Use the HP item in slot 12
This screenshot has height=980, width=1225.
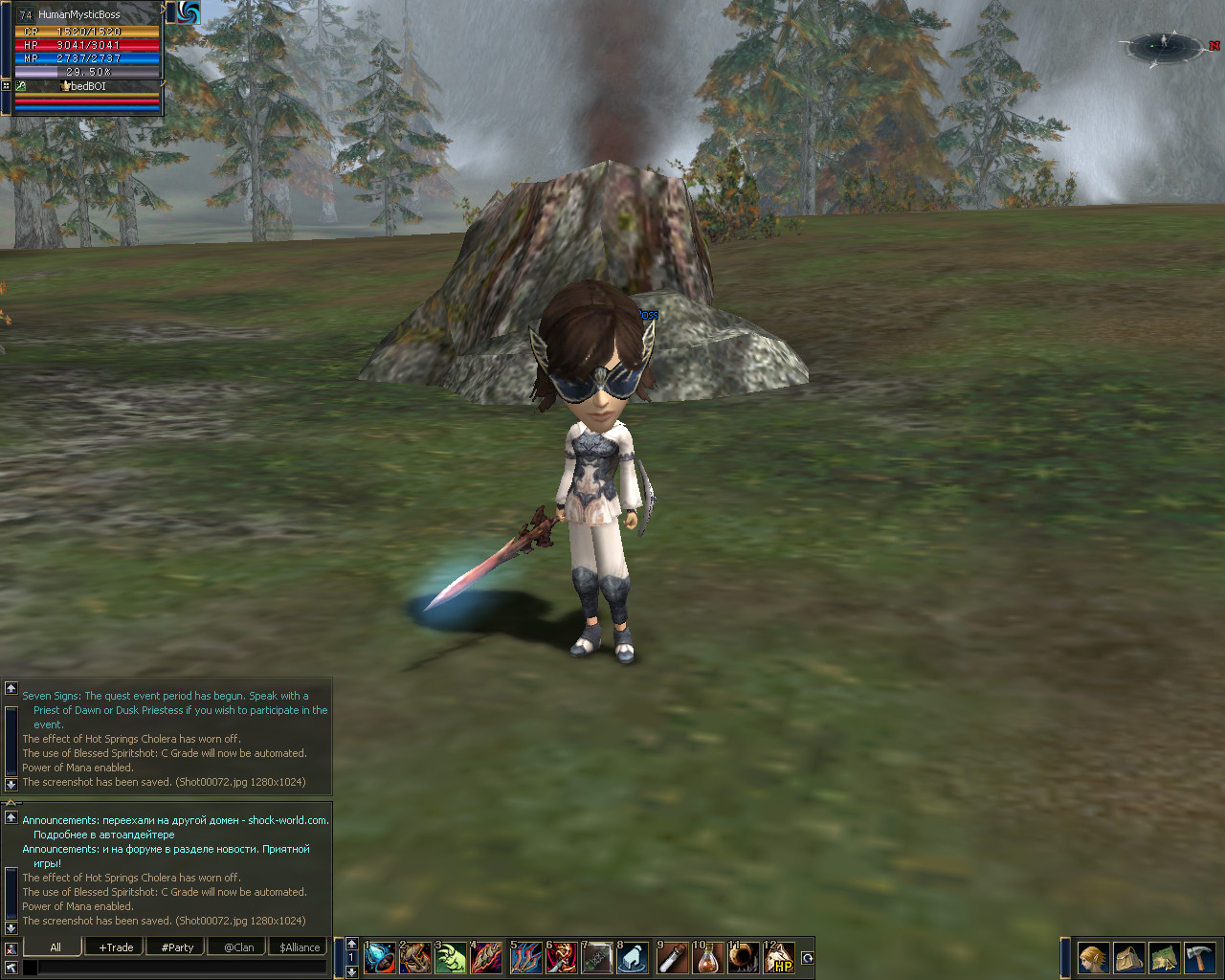(x=781, y=957)
